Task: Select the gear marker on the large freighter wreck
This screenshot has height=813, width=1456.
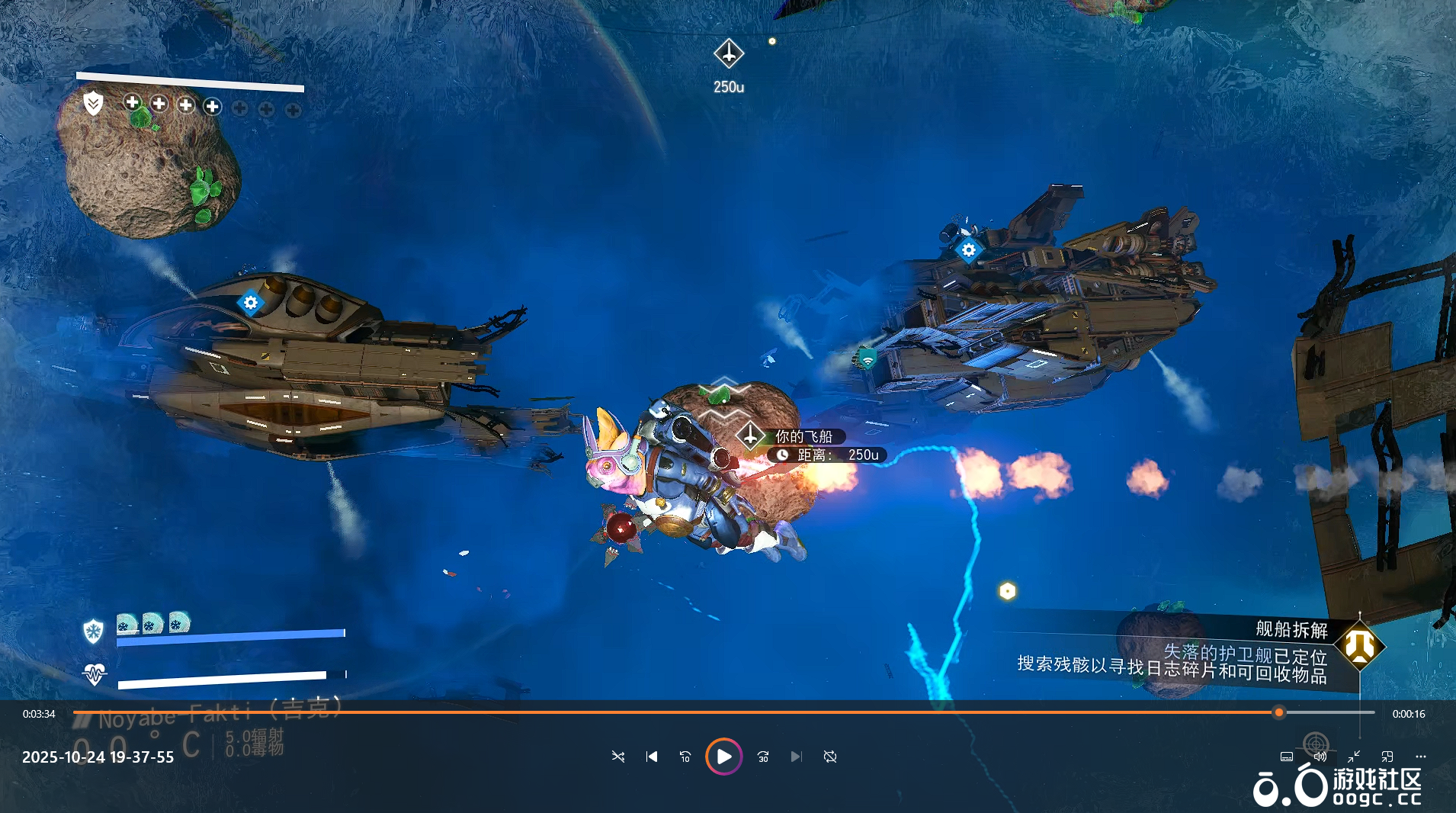Action: pos(968,249)
